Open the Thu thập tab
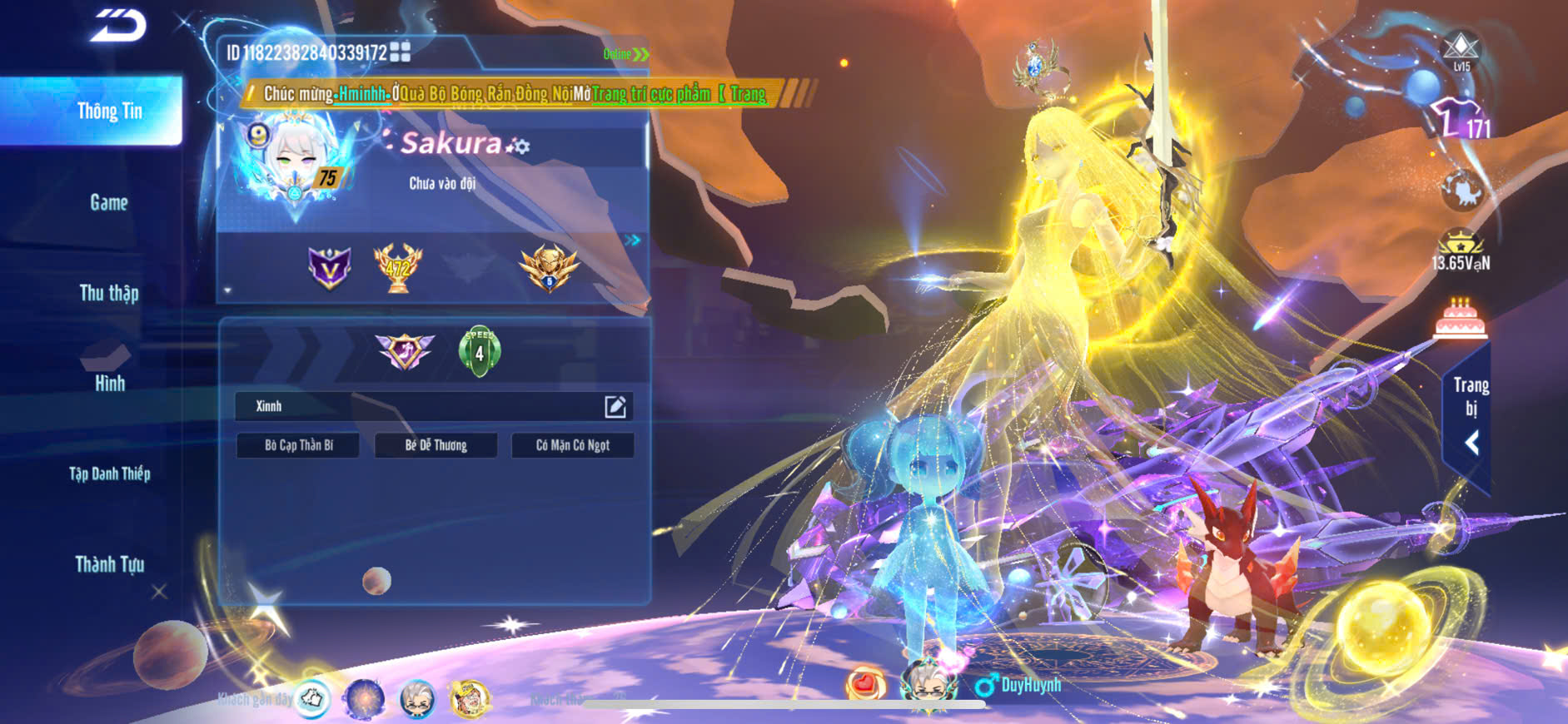 pyautogui.click(x=109, y=293)
